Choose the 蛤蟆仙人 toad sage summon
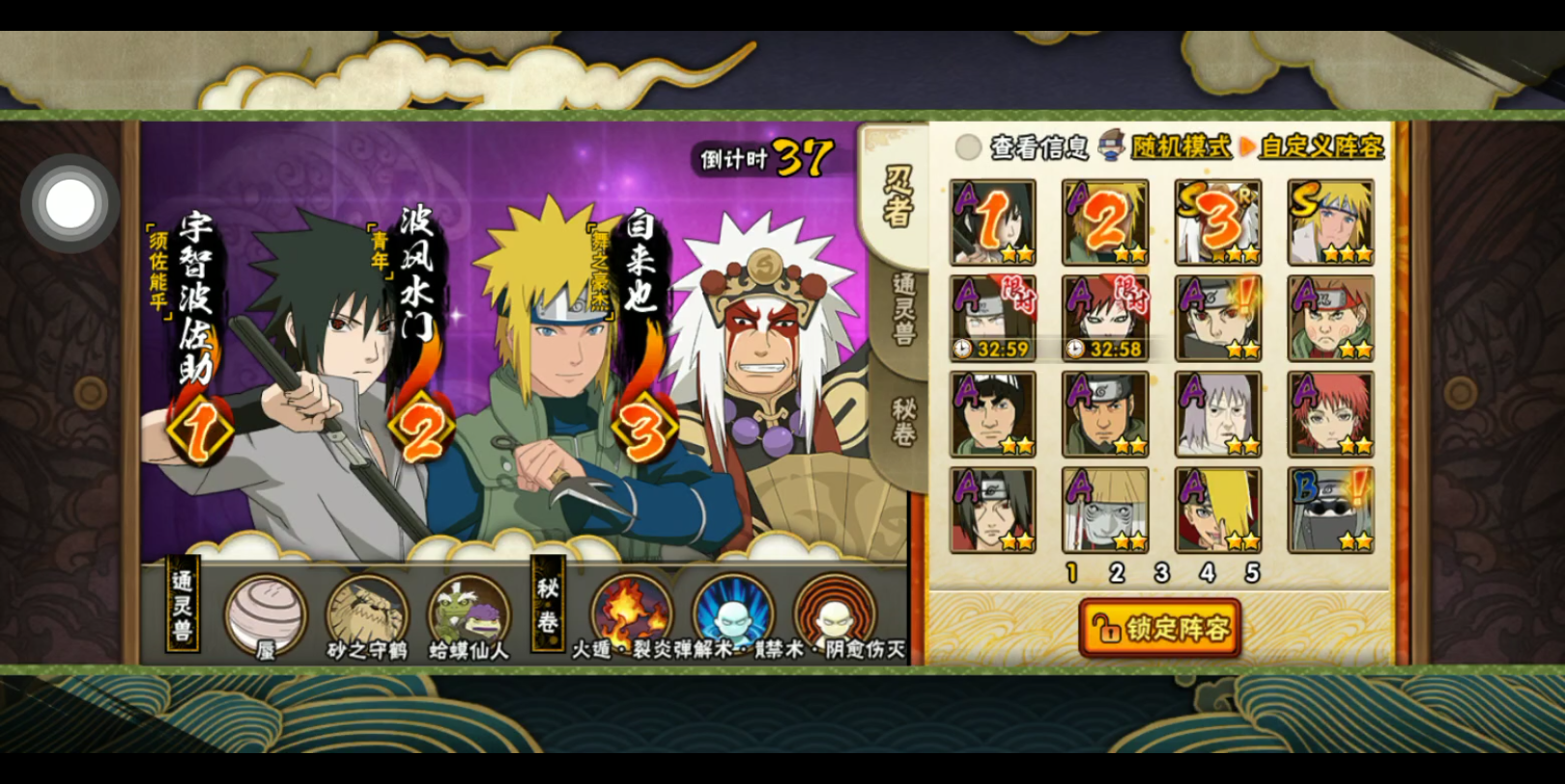This screenshot has width=1565, height=784. [x=468, y=614]
